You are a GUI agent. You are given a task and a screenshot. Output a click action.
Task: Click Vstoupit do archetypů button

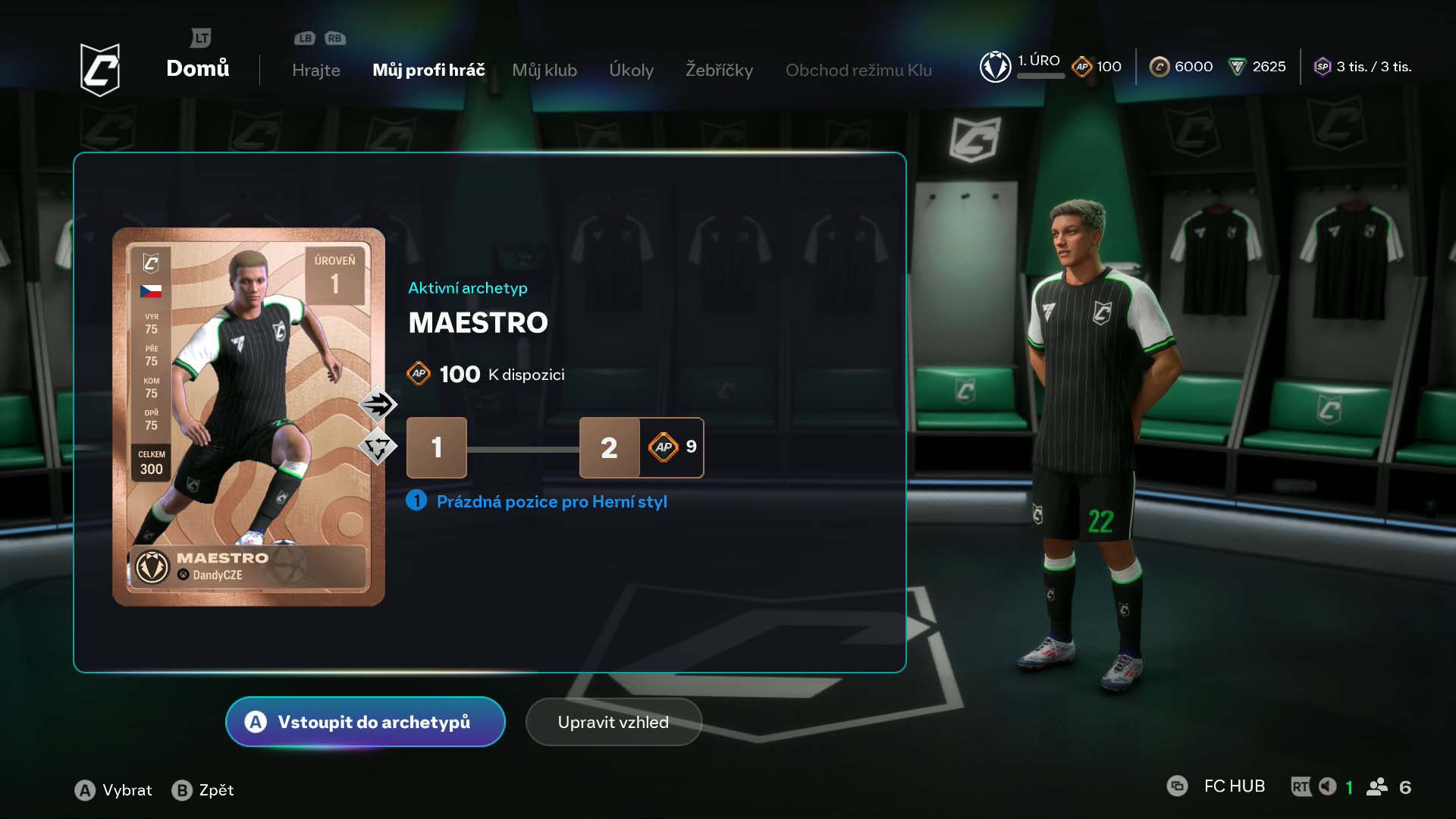point(366,722)
